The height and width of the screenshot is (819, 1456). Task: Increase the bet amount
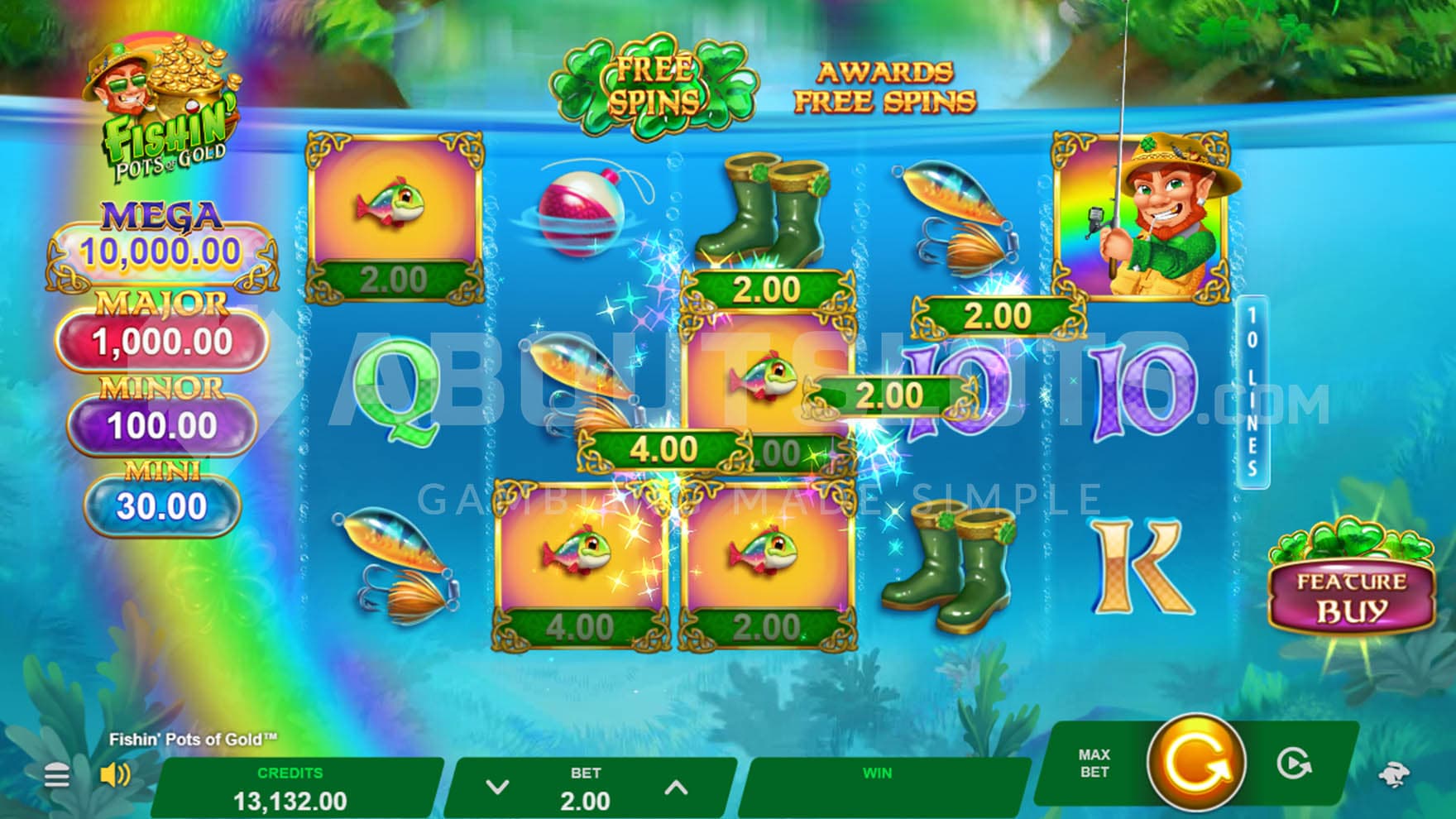(x=676, y=788)
